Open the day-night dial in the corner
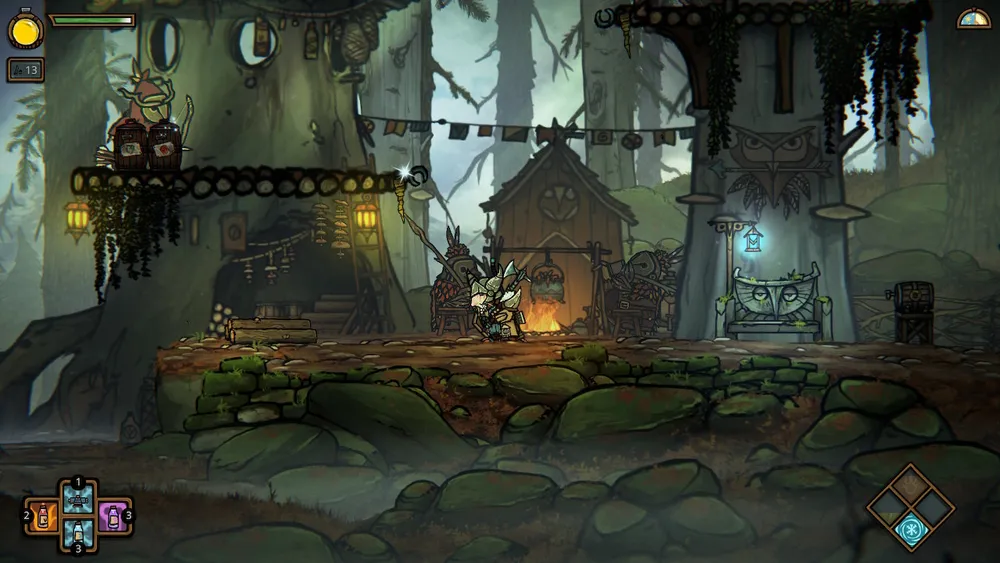 [973, 19]
